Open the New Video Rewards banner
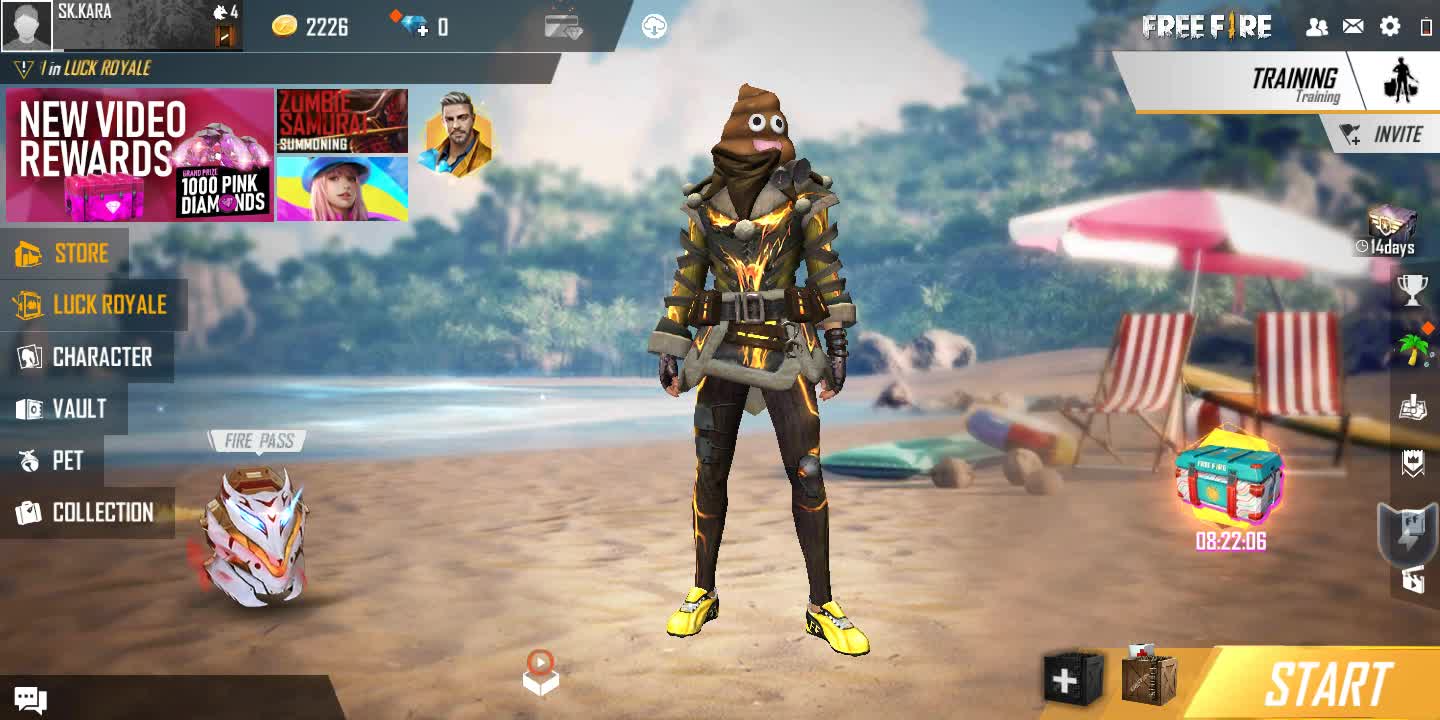Image resolution: width=1440 pixels, height=720 pixels. click(140, 155)
